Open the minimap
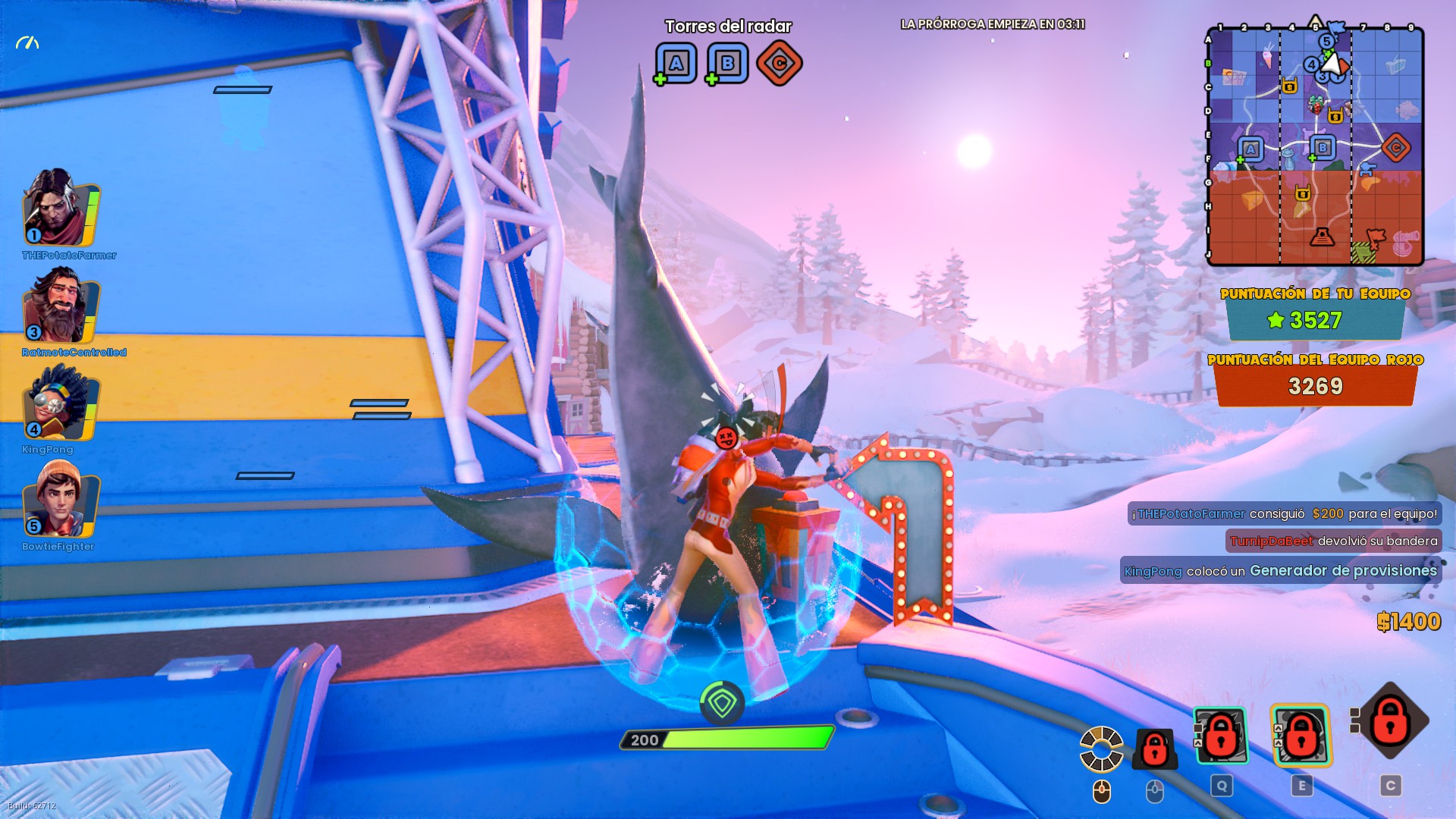This screenshot has width=1456, height=819. [x=1315, y=146]
